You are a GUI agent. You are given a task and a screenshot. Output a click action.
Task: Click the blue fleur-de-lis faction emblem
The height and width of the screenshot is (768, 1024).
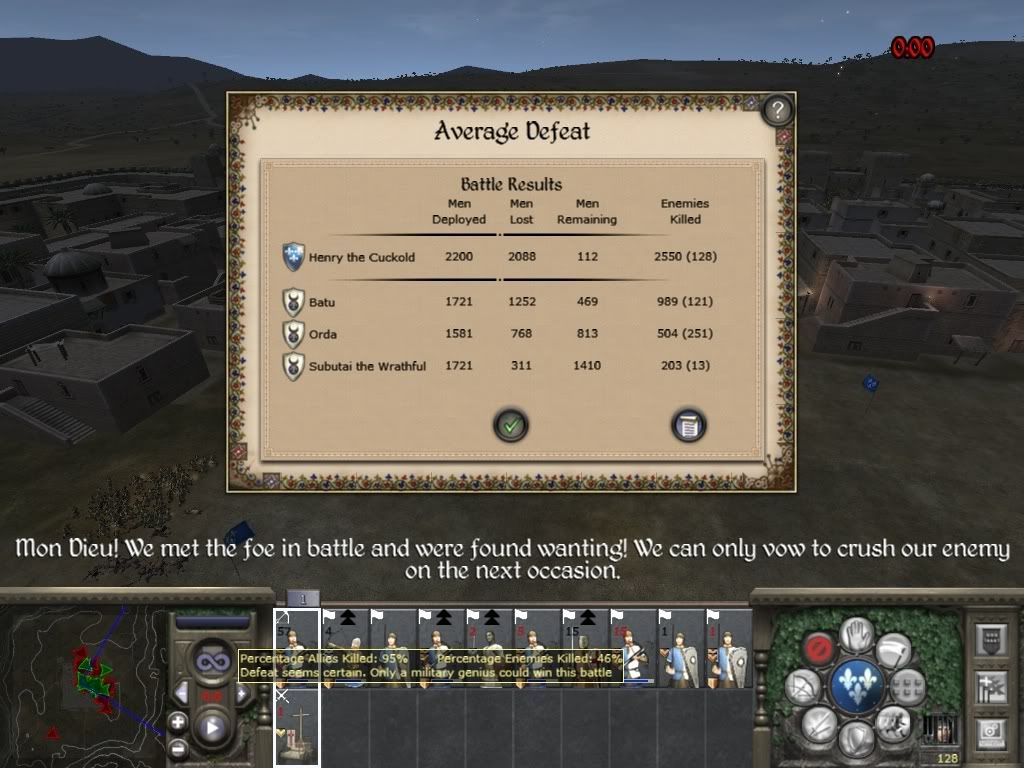[x=857, y=686]
